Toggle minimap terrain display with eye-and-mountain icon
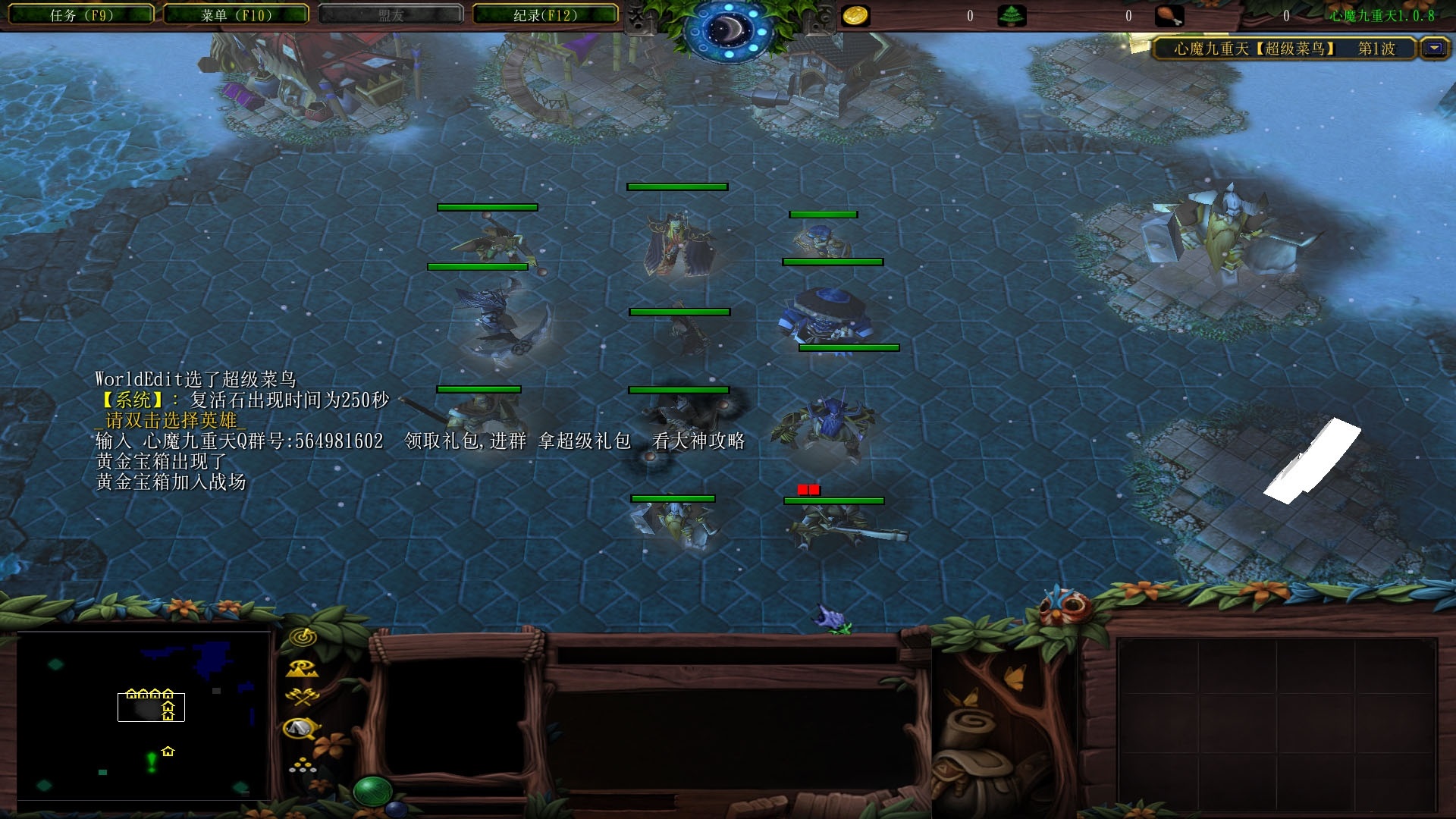The image size is (1456, 819). [302, 669]
